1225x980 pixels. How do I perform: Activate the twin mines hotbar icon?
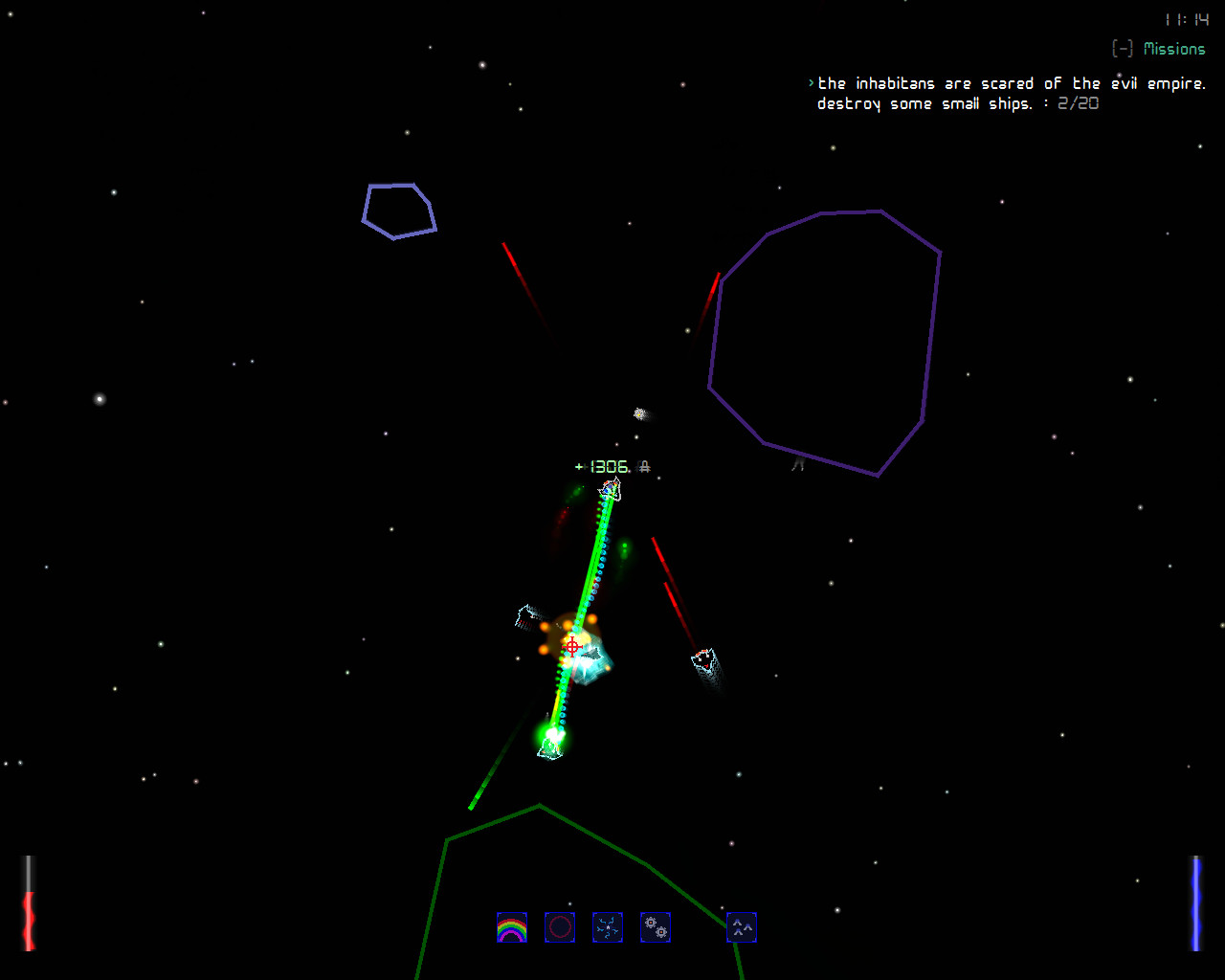tap(656, 926)
